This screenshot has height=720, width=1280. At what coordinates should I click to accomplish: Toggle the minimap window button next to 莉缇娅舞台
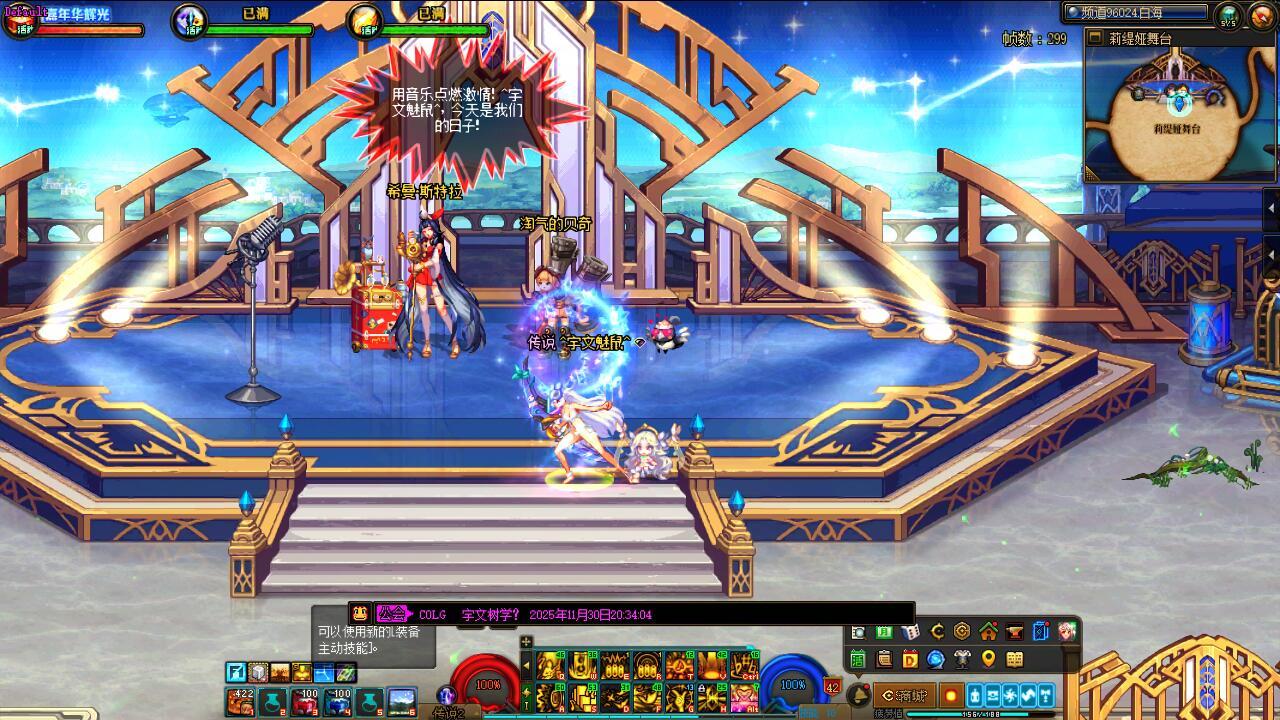click(1095, 38)
